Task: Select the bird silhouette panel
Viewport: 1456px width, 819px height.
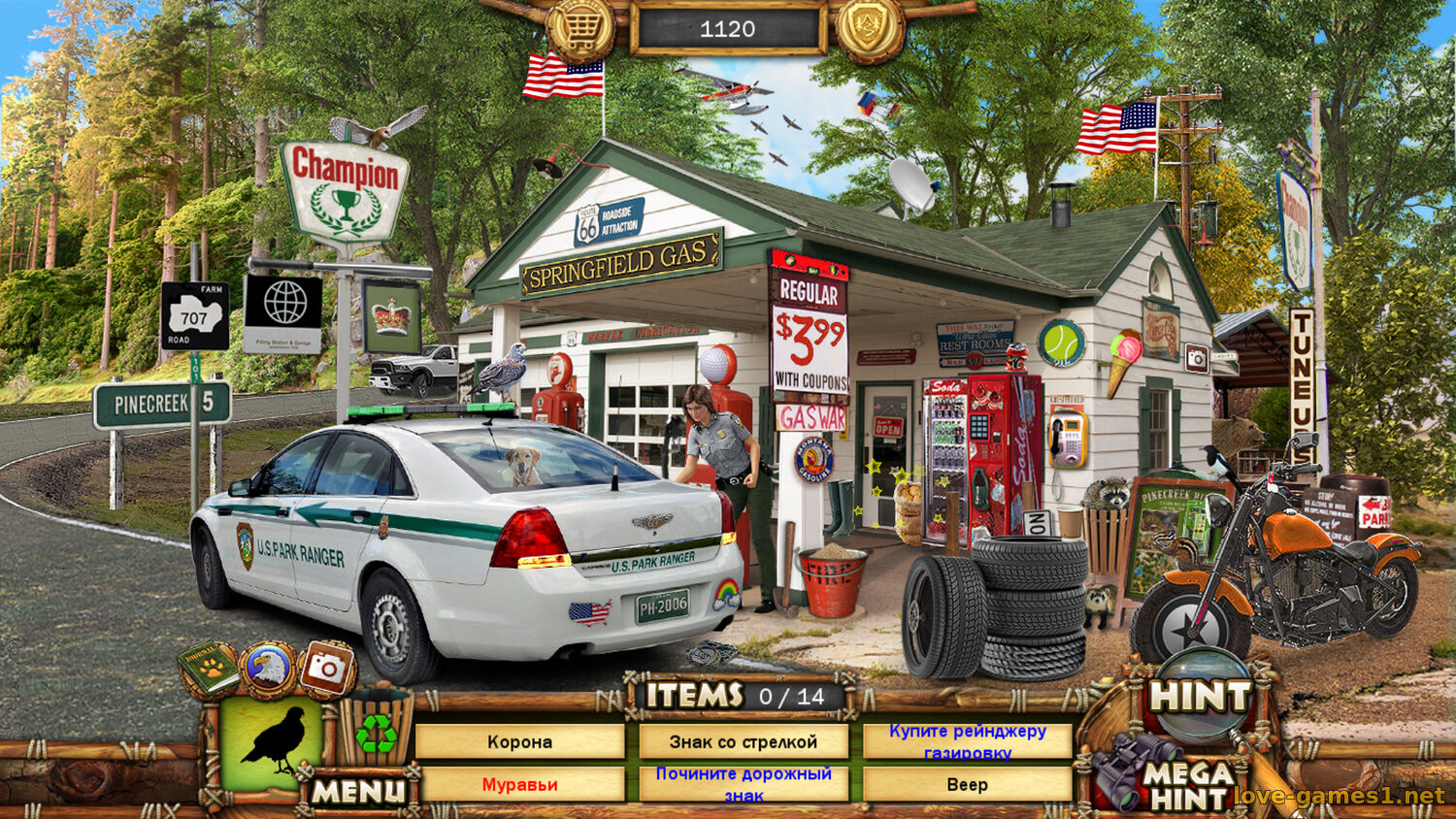Action: pos(272,742)
